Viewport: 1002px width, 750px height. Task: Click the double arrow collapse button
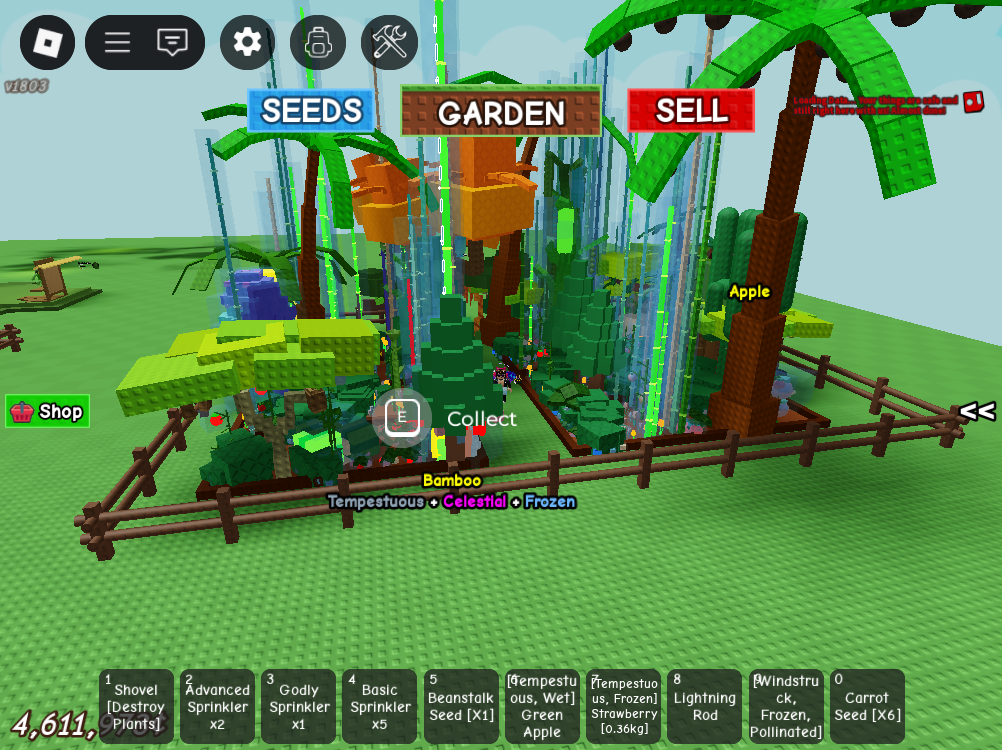tap(976, 411)
